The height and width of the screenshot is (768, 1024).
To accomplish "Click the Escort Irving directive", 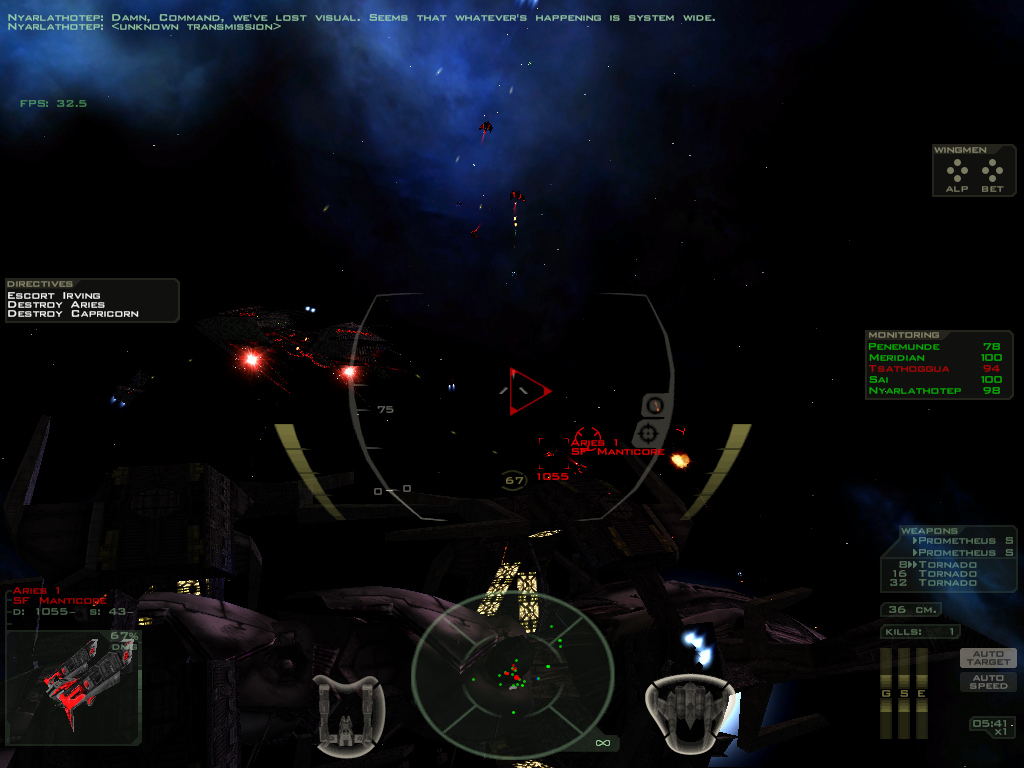I will pyautogui.click(x=54, y=296).
